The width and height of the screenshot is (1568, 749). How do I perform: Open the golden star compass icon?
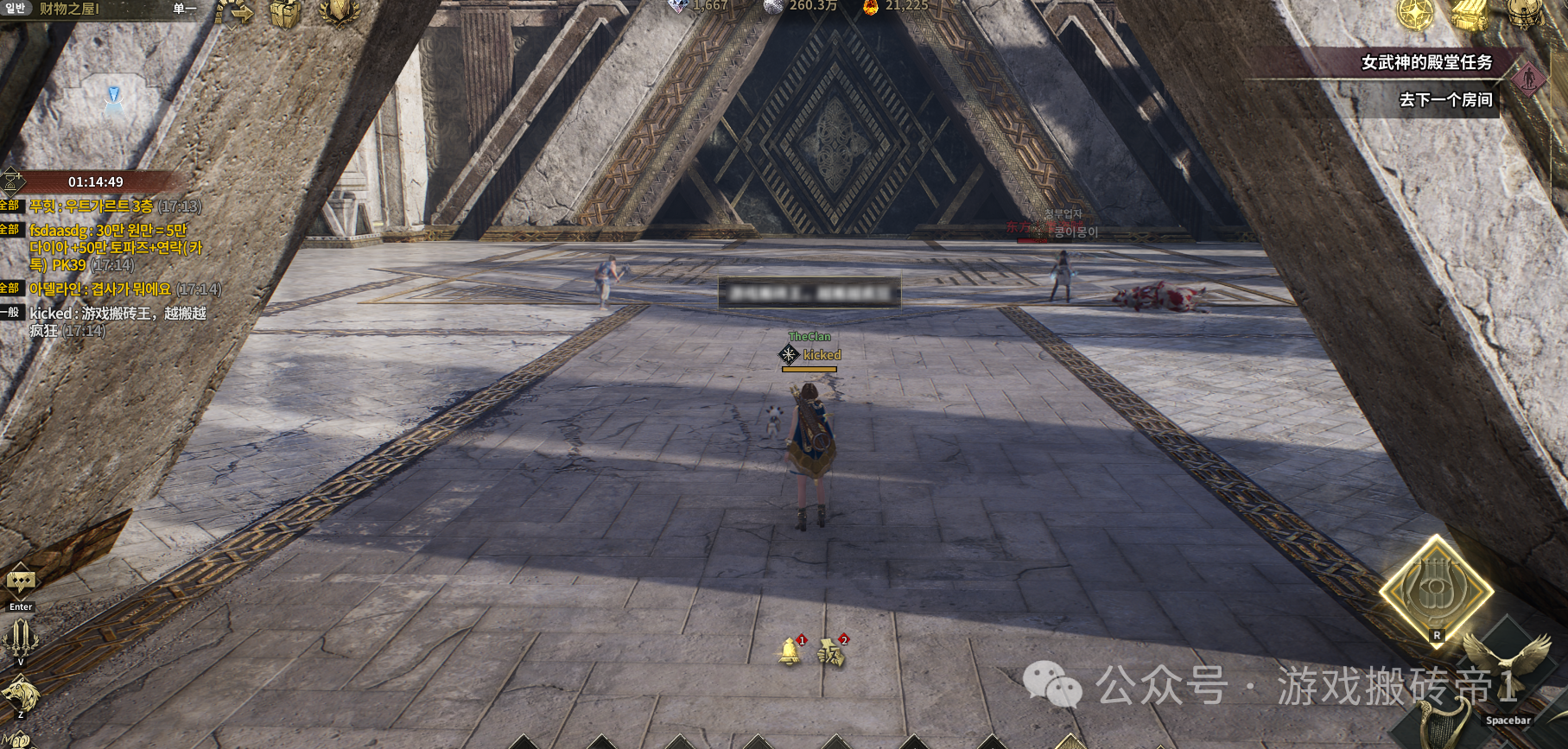tap(1416, 13)
